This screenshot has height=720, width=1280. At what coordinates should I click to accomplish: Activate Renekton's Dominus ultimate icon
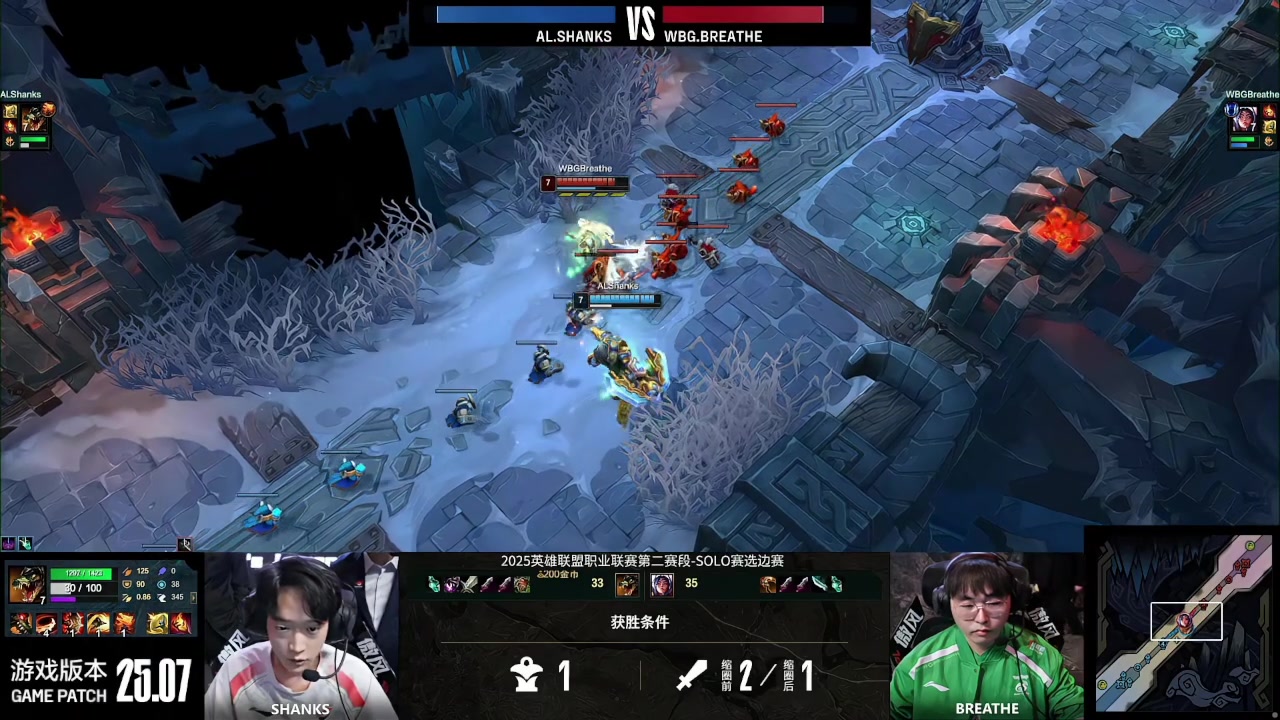[x=124, y=625]
